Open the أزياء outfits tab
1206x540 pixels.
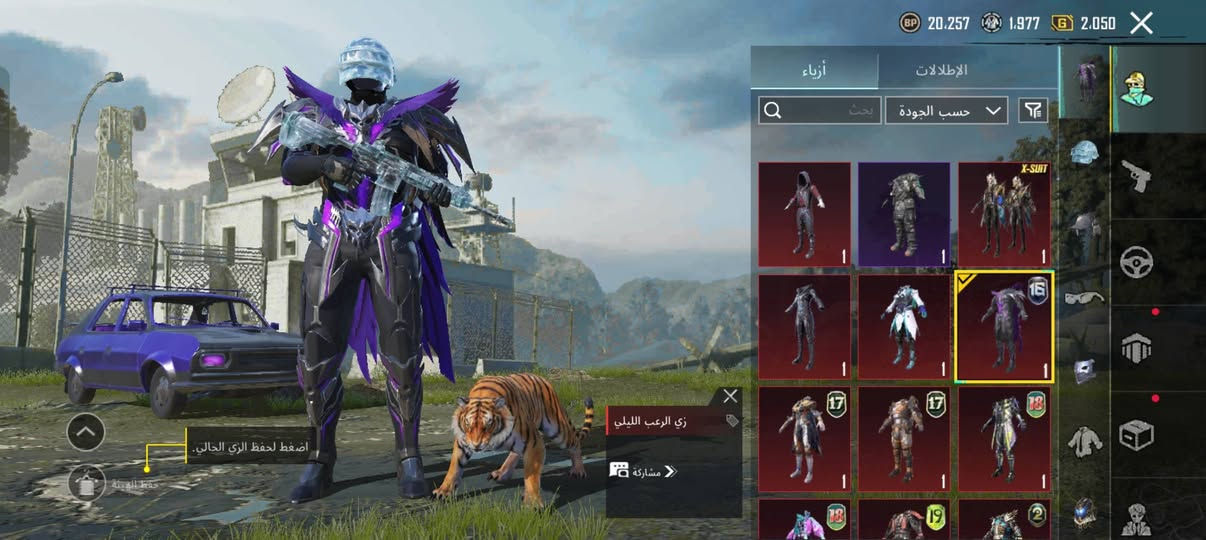(815, 71)
